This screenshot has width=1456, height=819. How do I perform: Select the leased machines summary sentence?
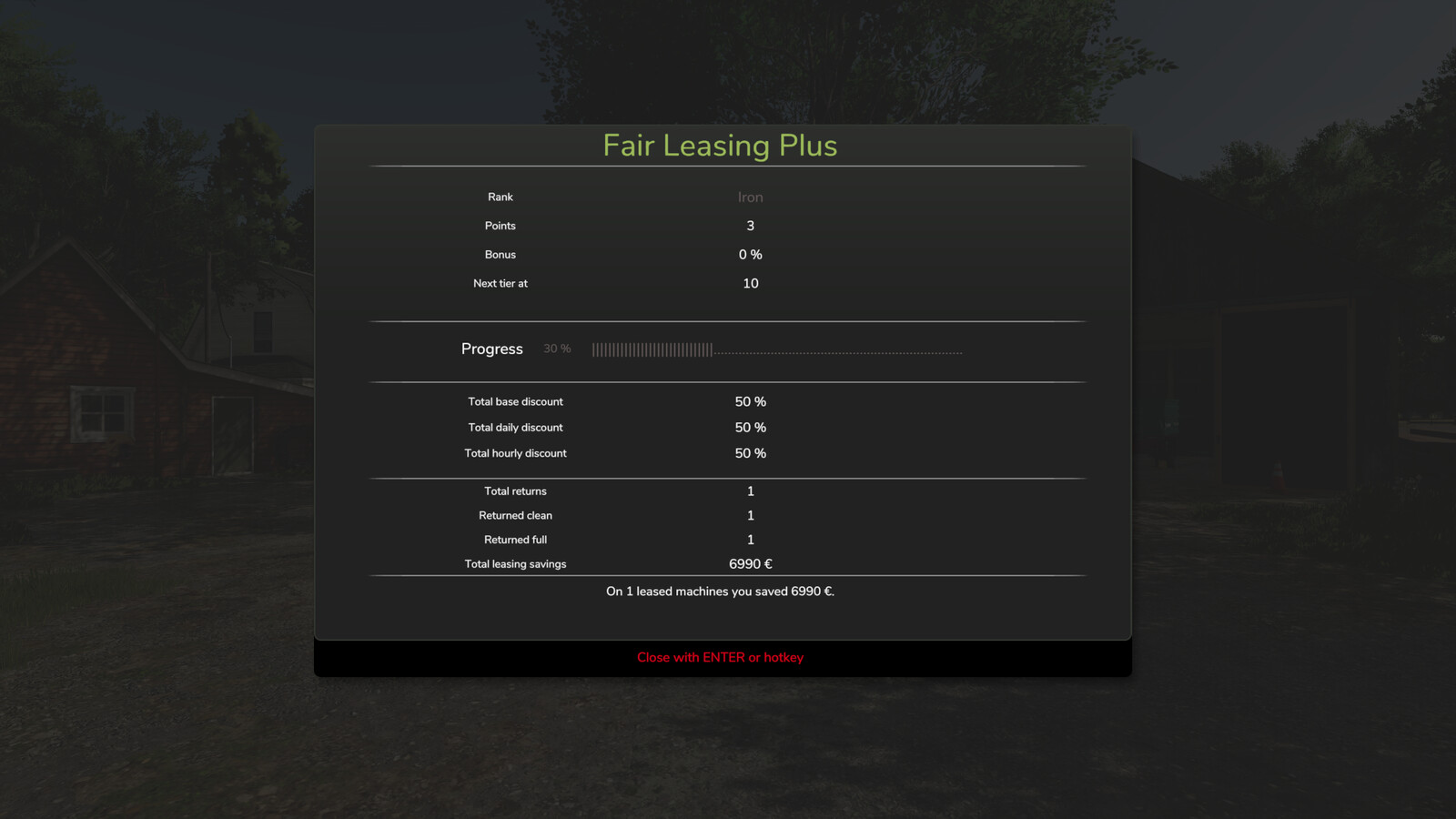point(720,591)
